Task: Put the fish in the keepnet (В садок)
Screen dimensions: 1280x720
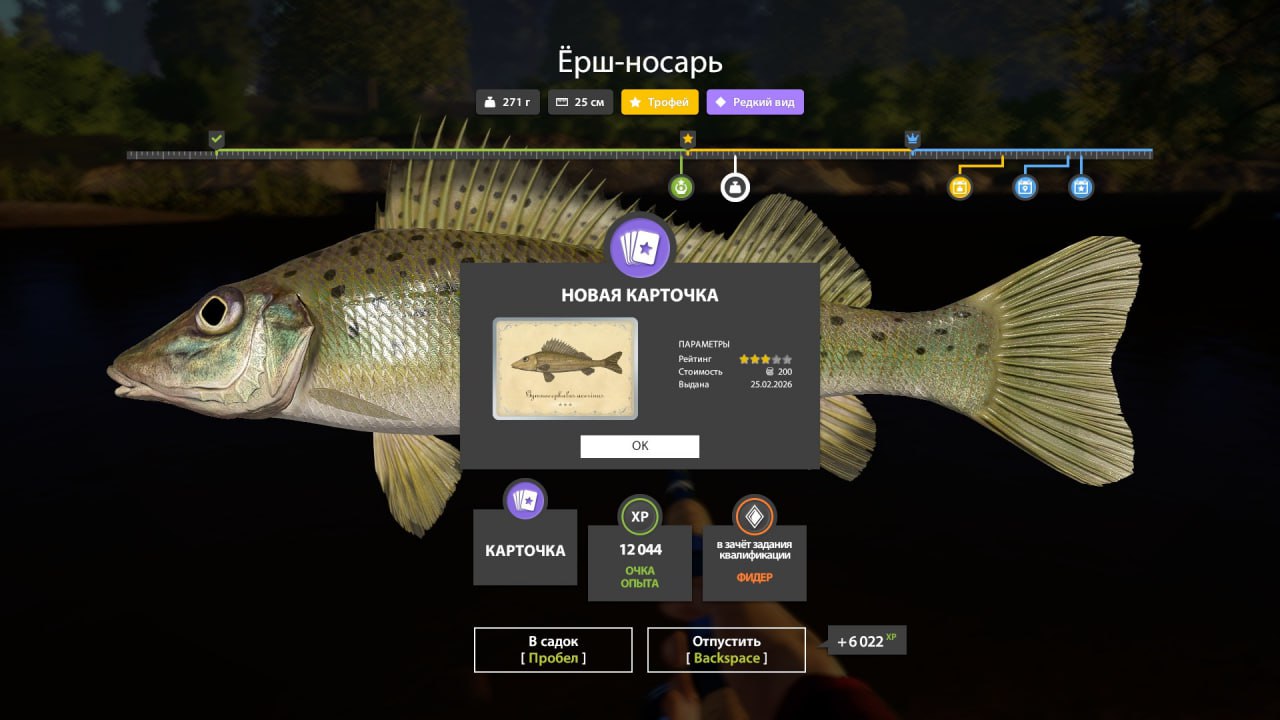Action: pyautogui.click(x=553, y=650)
